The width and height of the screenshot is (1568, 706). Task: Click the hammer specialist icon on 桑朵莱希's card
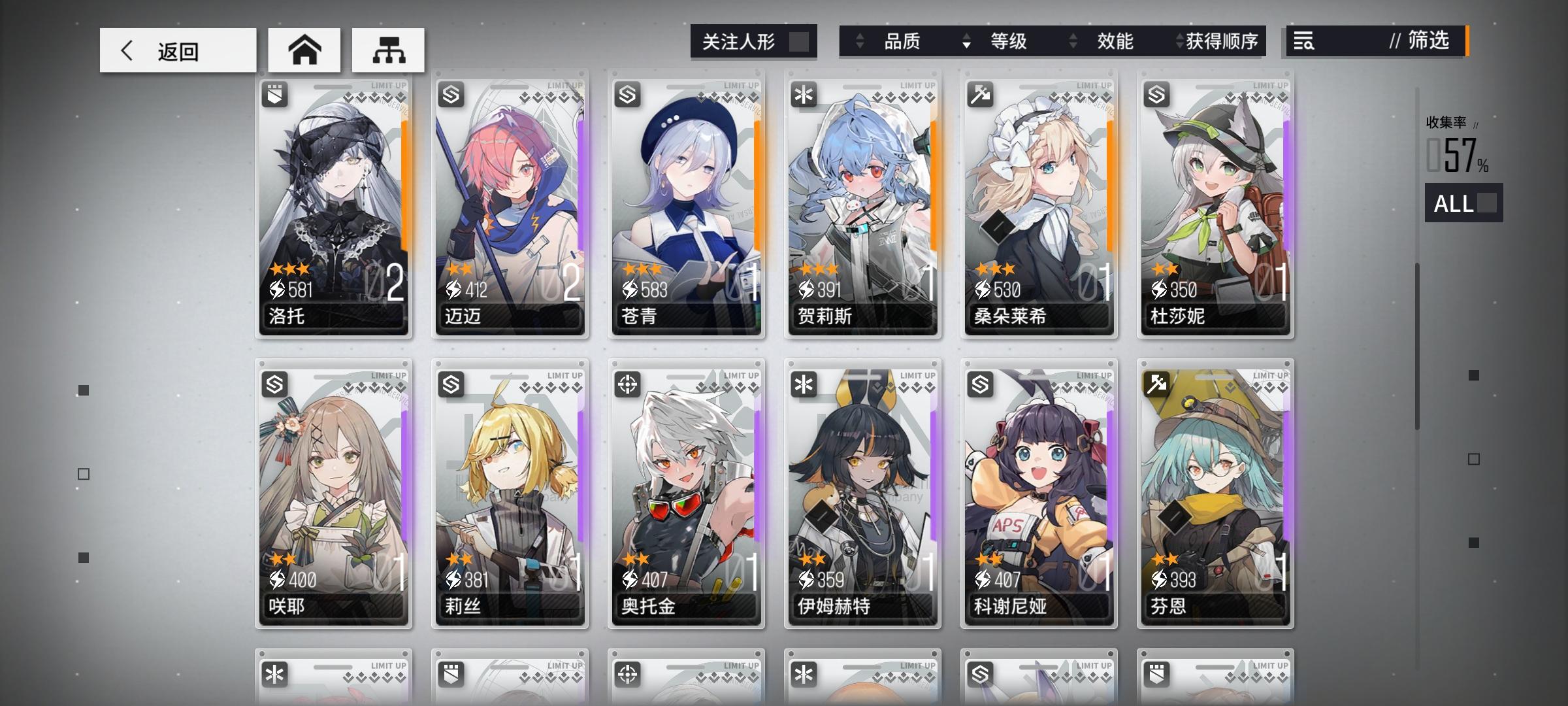pyautogui.click(x=981, y=93)
